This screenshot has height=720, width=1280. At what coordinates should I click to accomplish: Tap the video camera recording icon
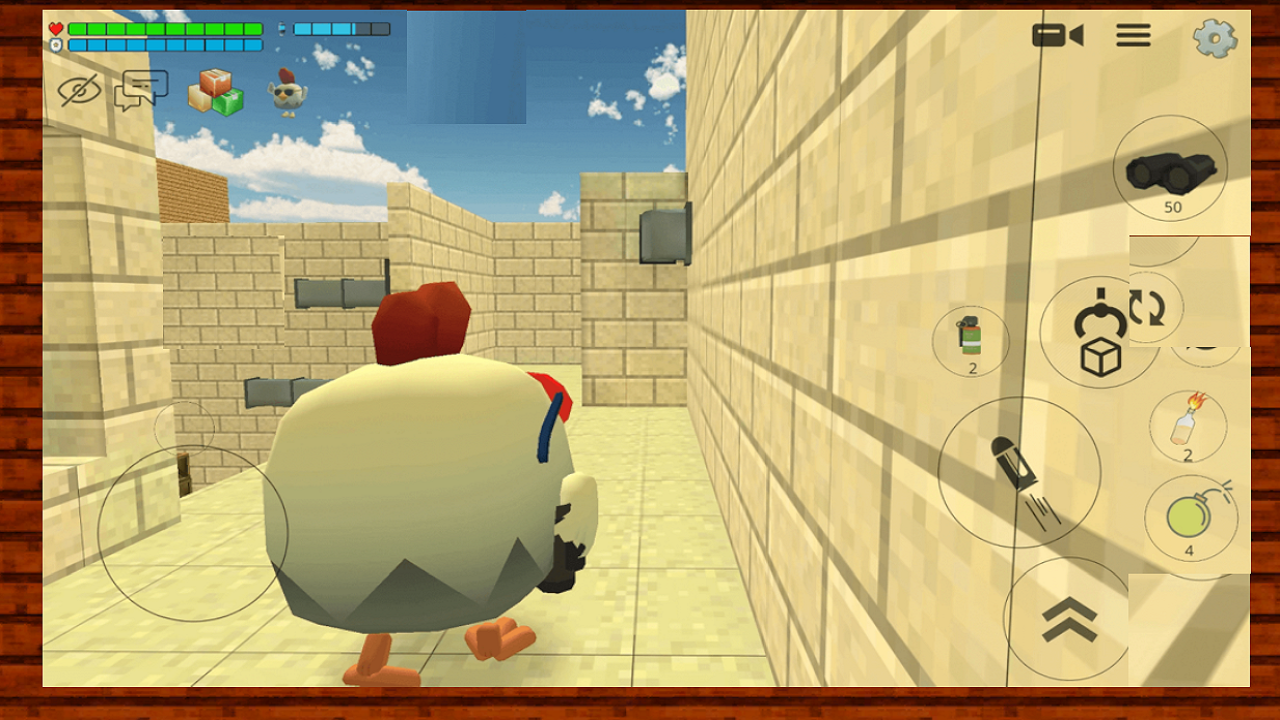[1058, 35]
